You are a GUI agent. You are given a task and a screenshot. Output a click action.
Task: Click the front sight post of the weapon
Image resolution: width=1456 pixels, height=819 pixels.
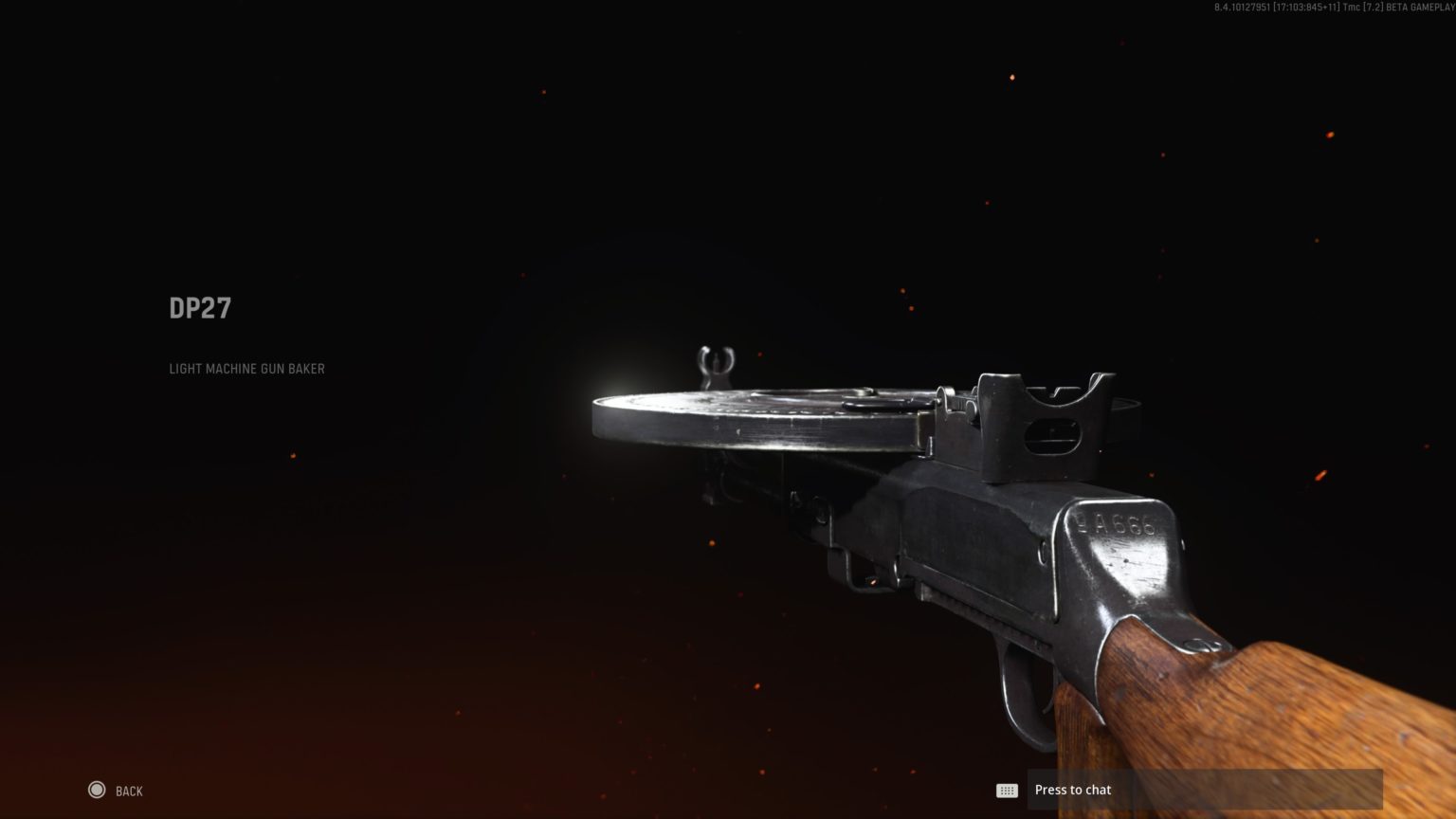(714, 360)
